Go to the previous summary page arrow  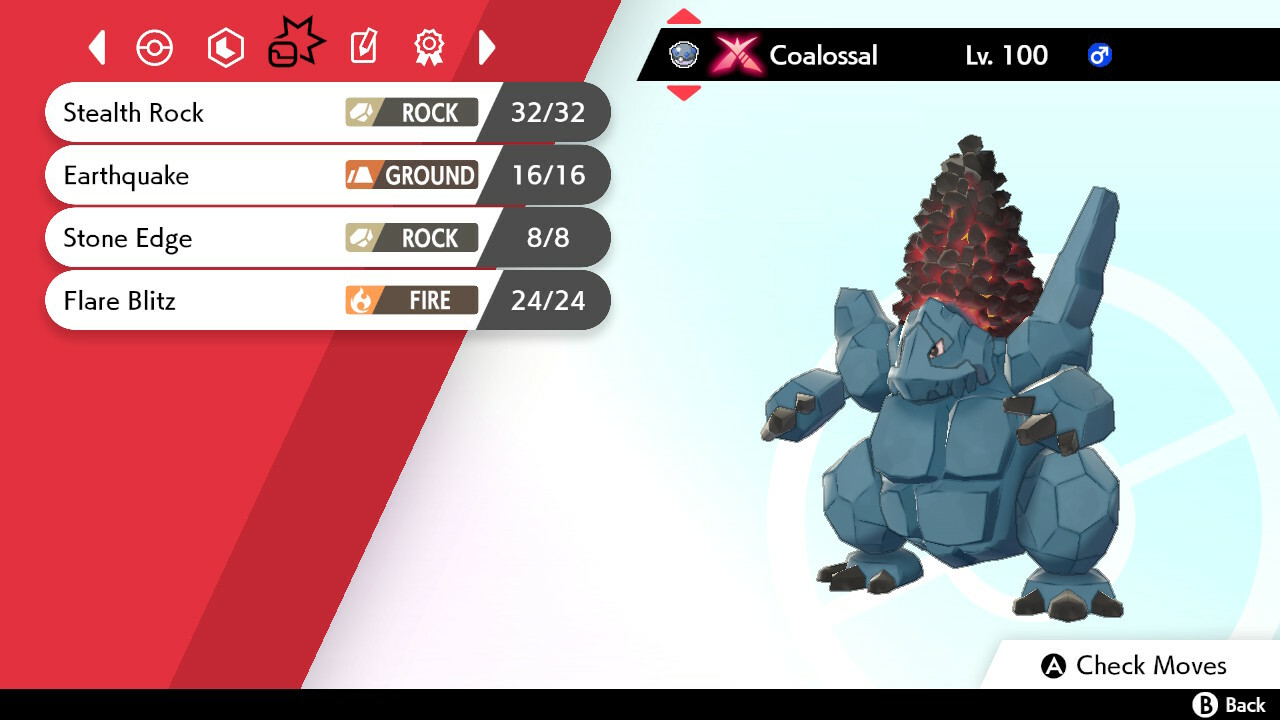coord(97,47)
